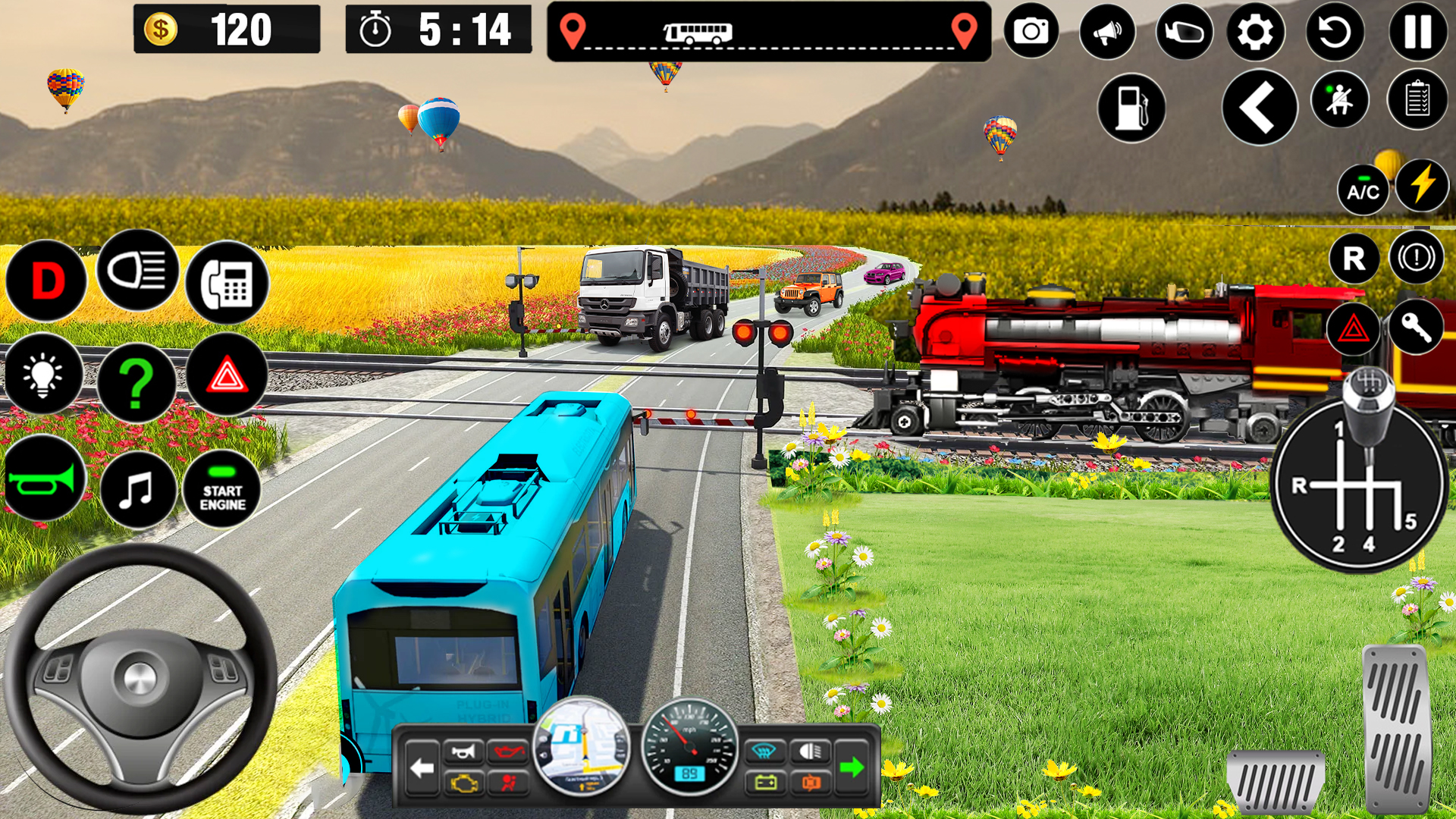
Task: Toggle the headlights button
Action: 137,271
